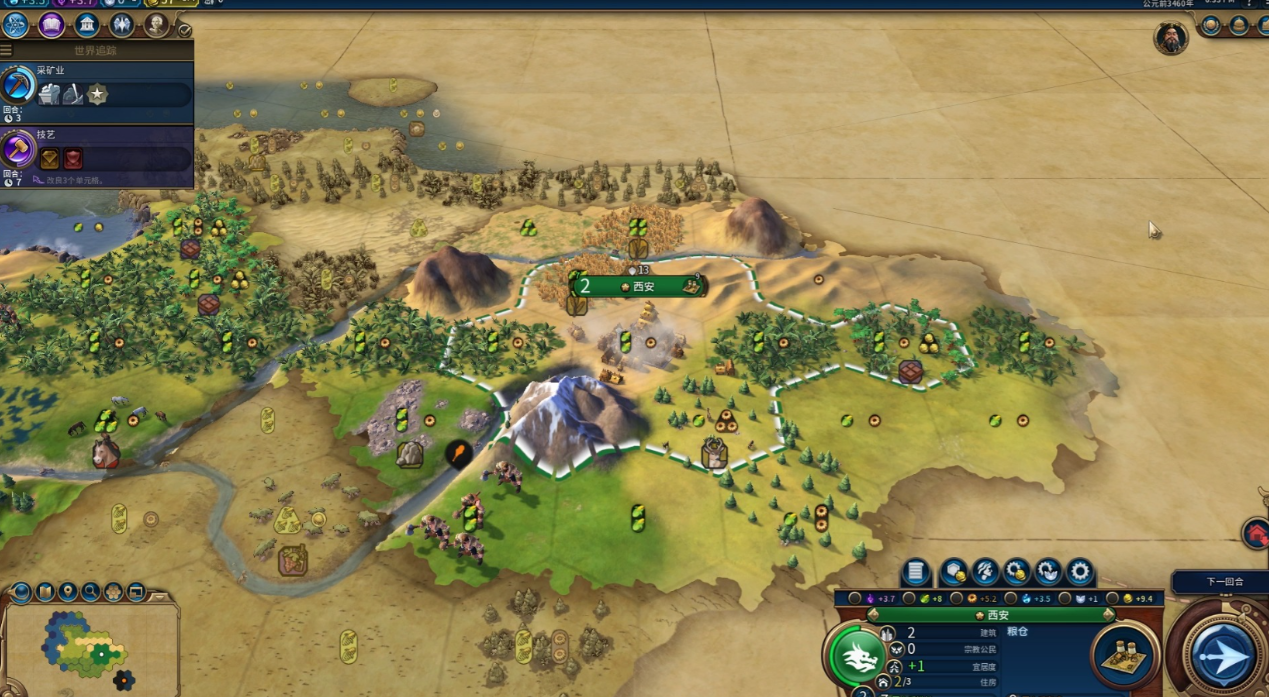Click the next turn arrow button
The height and width of the screenshot is (697, 1269).
(x=1223, y=655)
